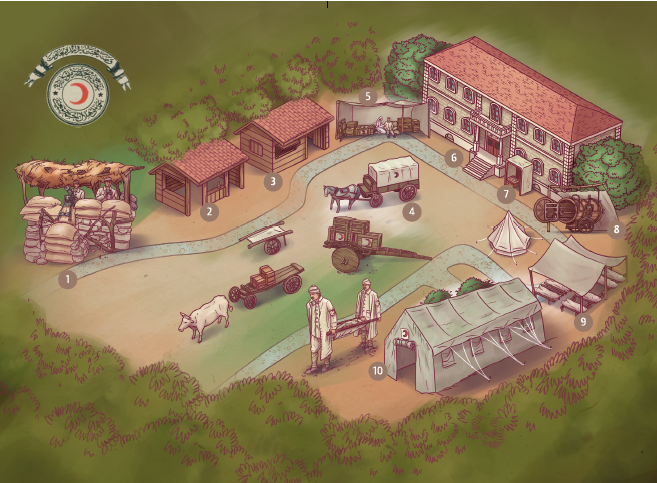This screenshot has width=657, height=483.
Task: Open marker 10 at the large tent
Action: tap(377, 370)
